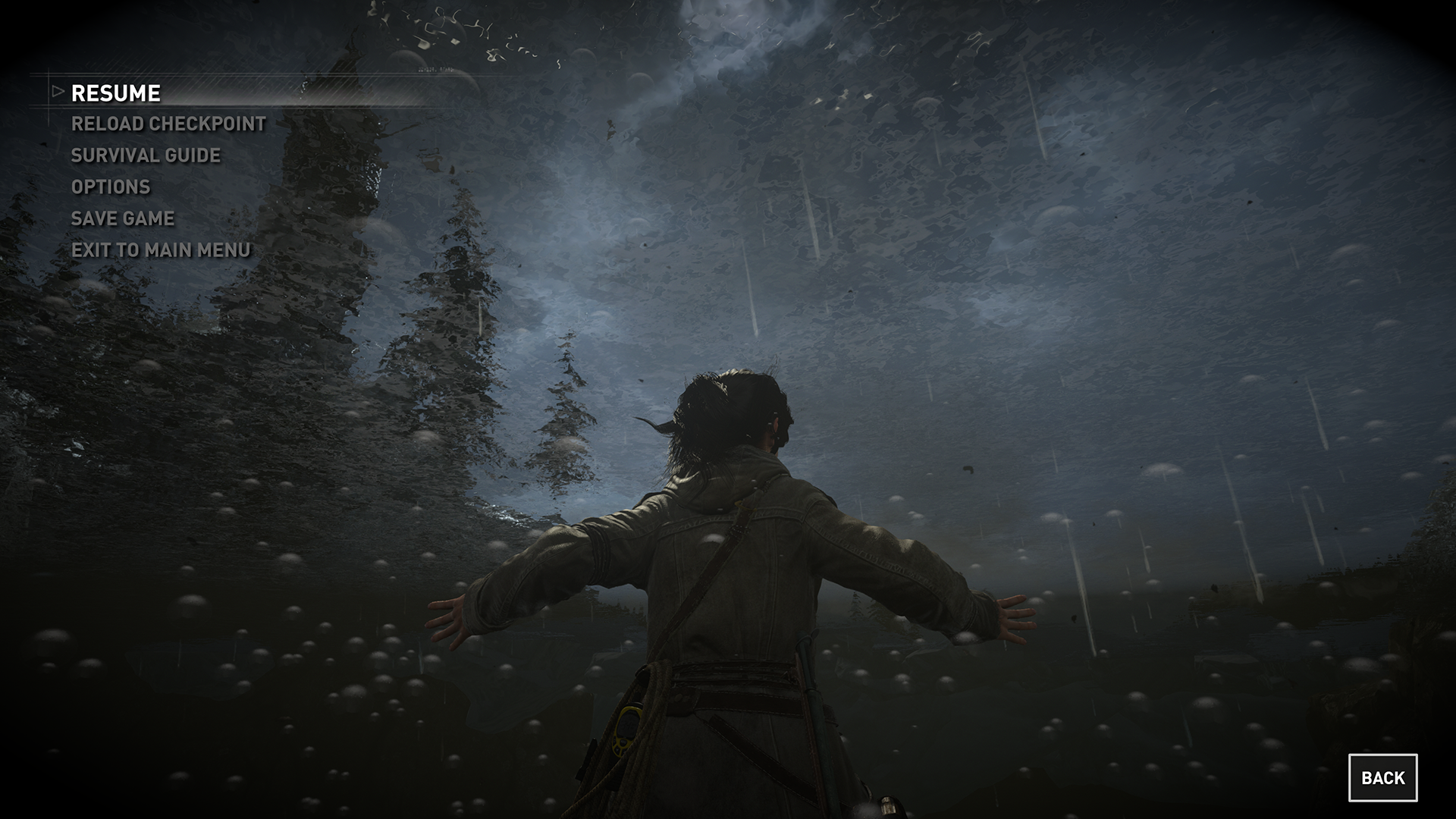Open the Options menu
1456x819 pixels.
[x=111, y=187]
